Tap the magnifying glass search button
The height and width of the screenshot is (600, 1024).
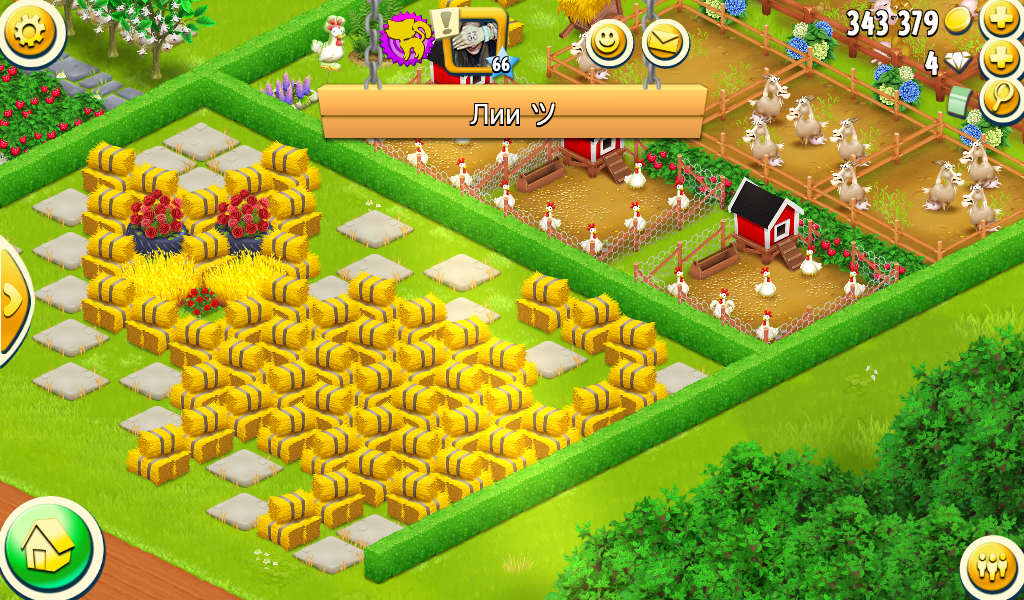pyautogui.click(x=1001, y=98)
